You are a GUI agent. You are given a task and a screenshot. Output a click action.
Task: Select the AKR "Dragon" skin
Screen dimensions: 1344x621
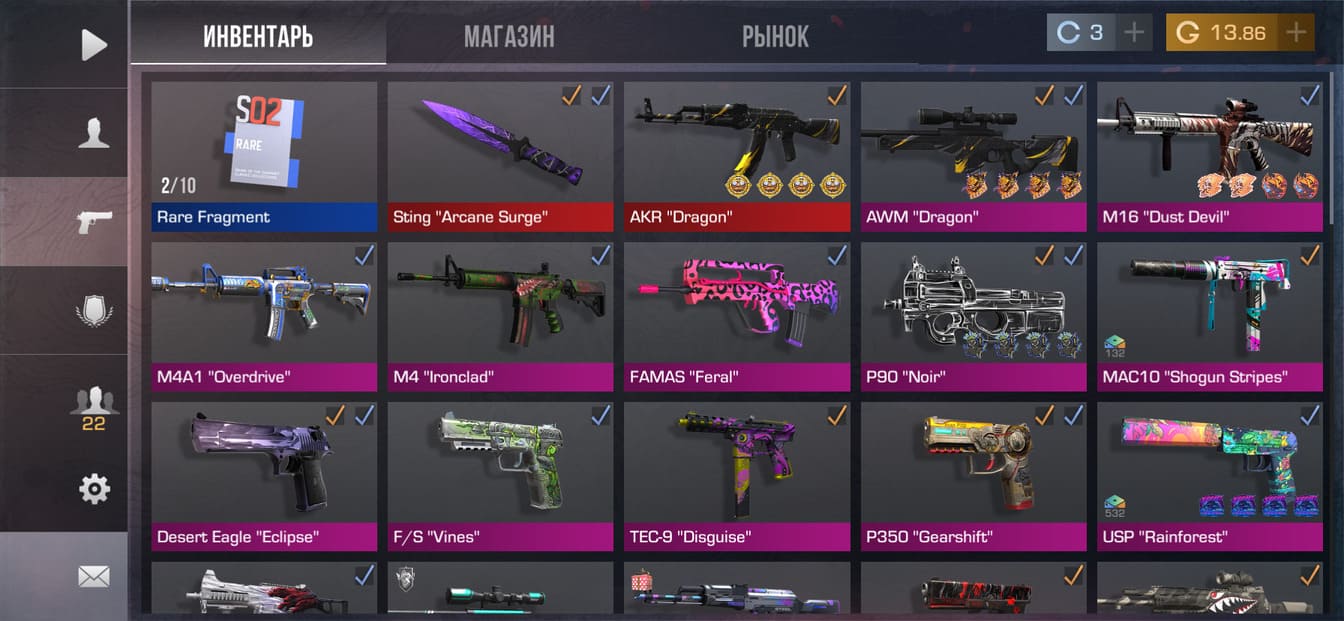click(737, 156)
